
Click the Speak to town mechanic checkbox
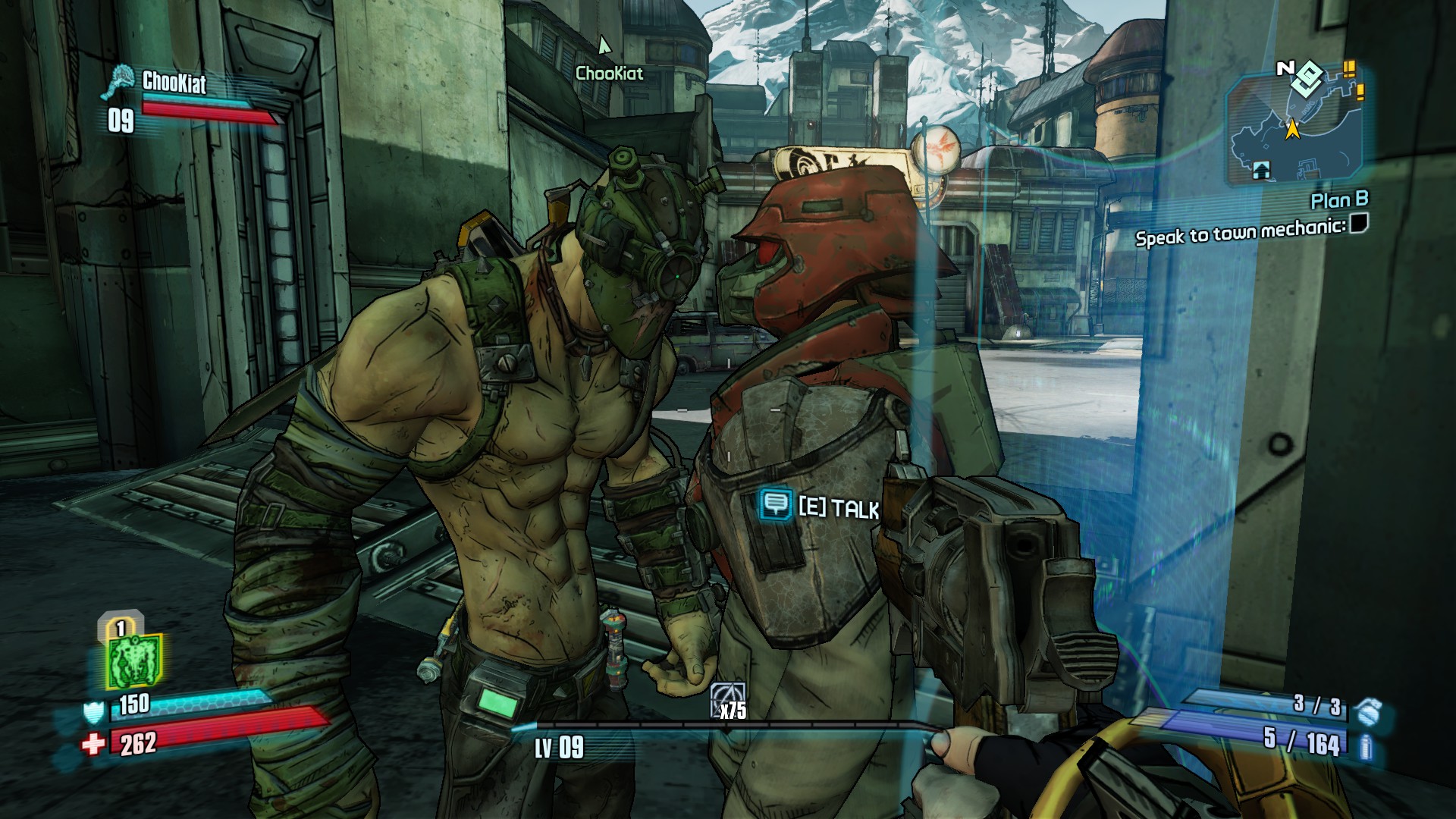1358,224
